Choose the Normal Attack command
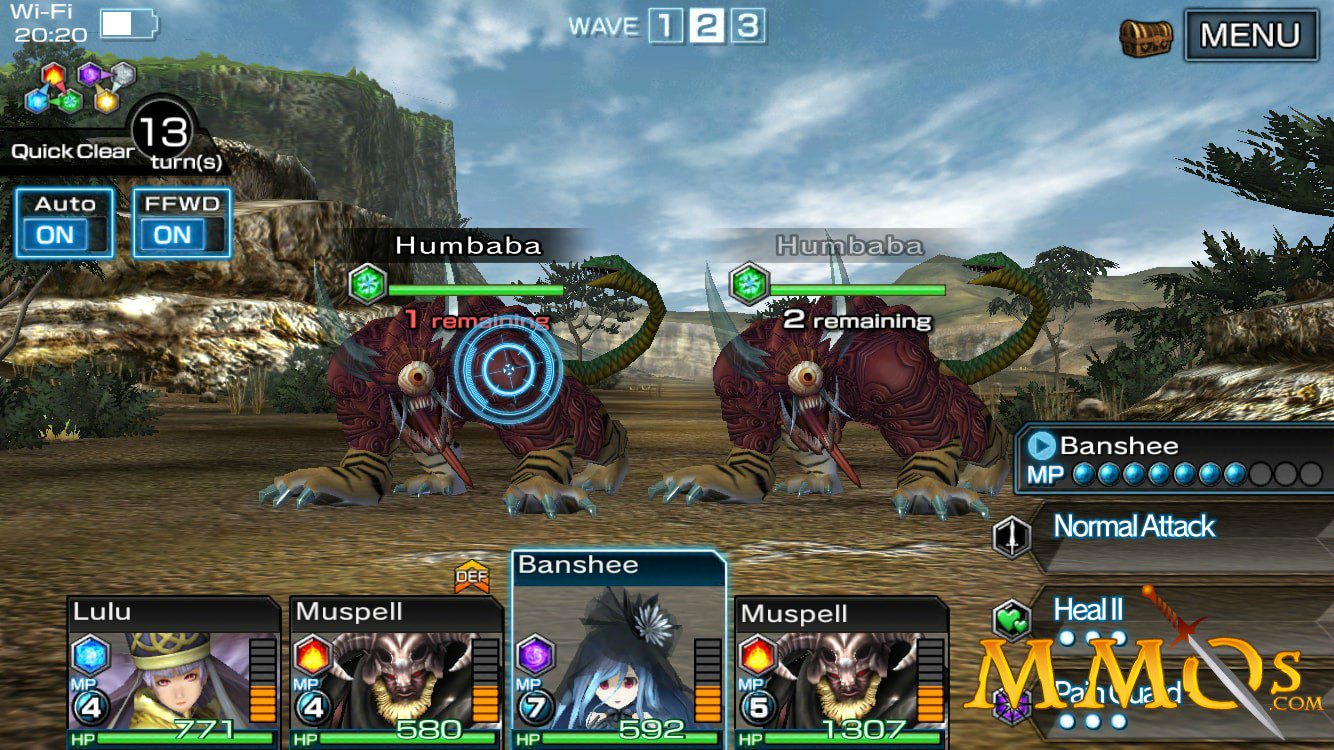 (1150, 527)
